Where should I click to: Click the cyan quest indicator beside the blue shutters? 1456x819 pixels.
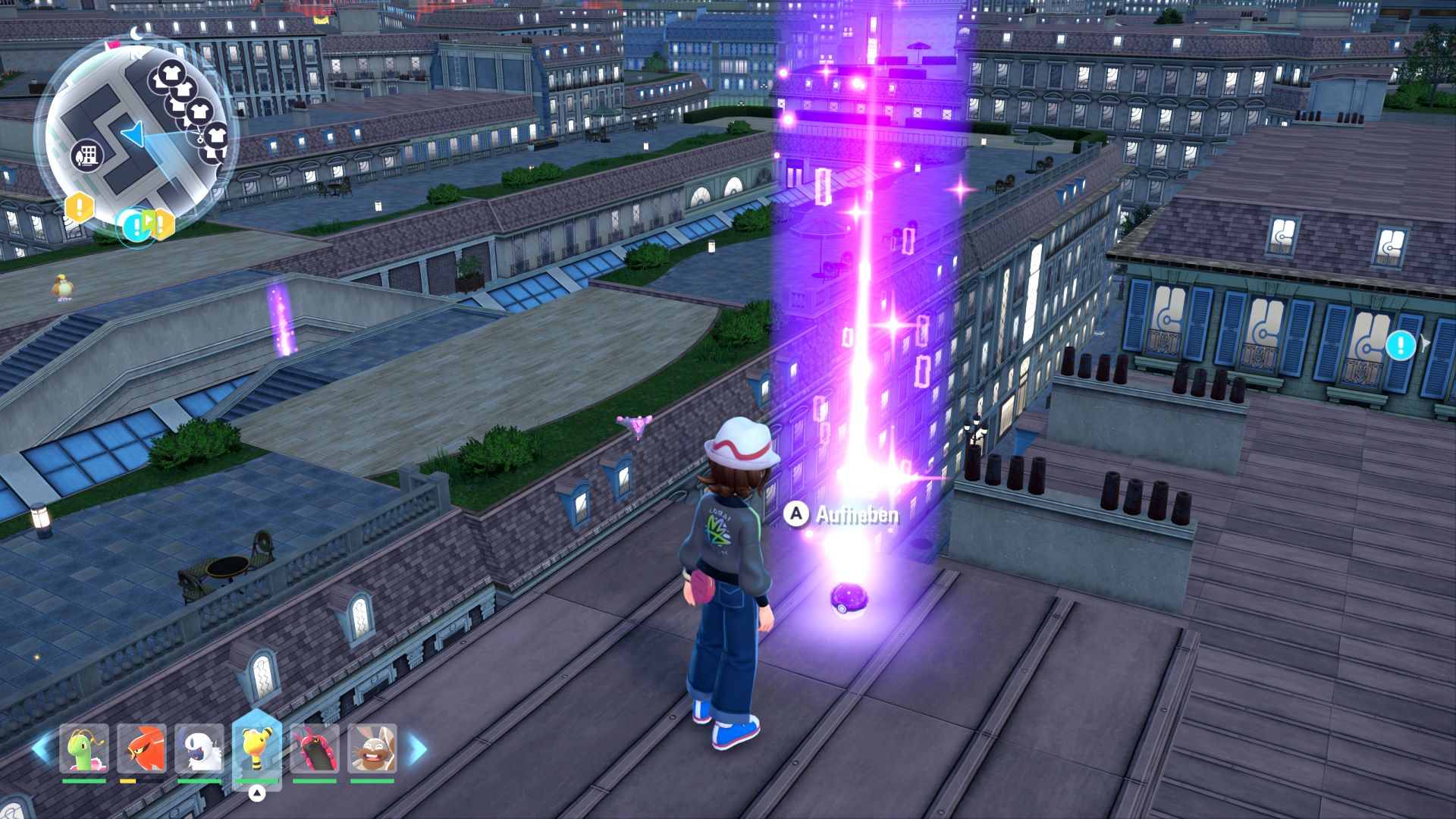click(1400, 346)
